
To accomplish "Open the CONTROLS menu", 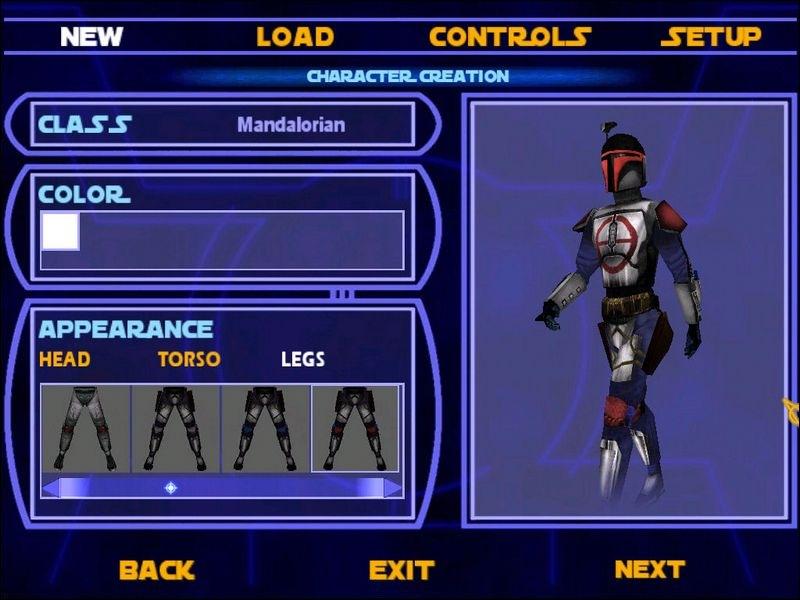I will pyautogui.click(x=509, y=37).
